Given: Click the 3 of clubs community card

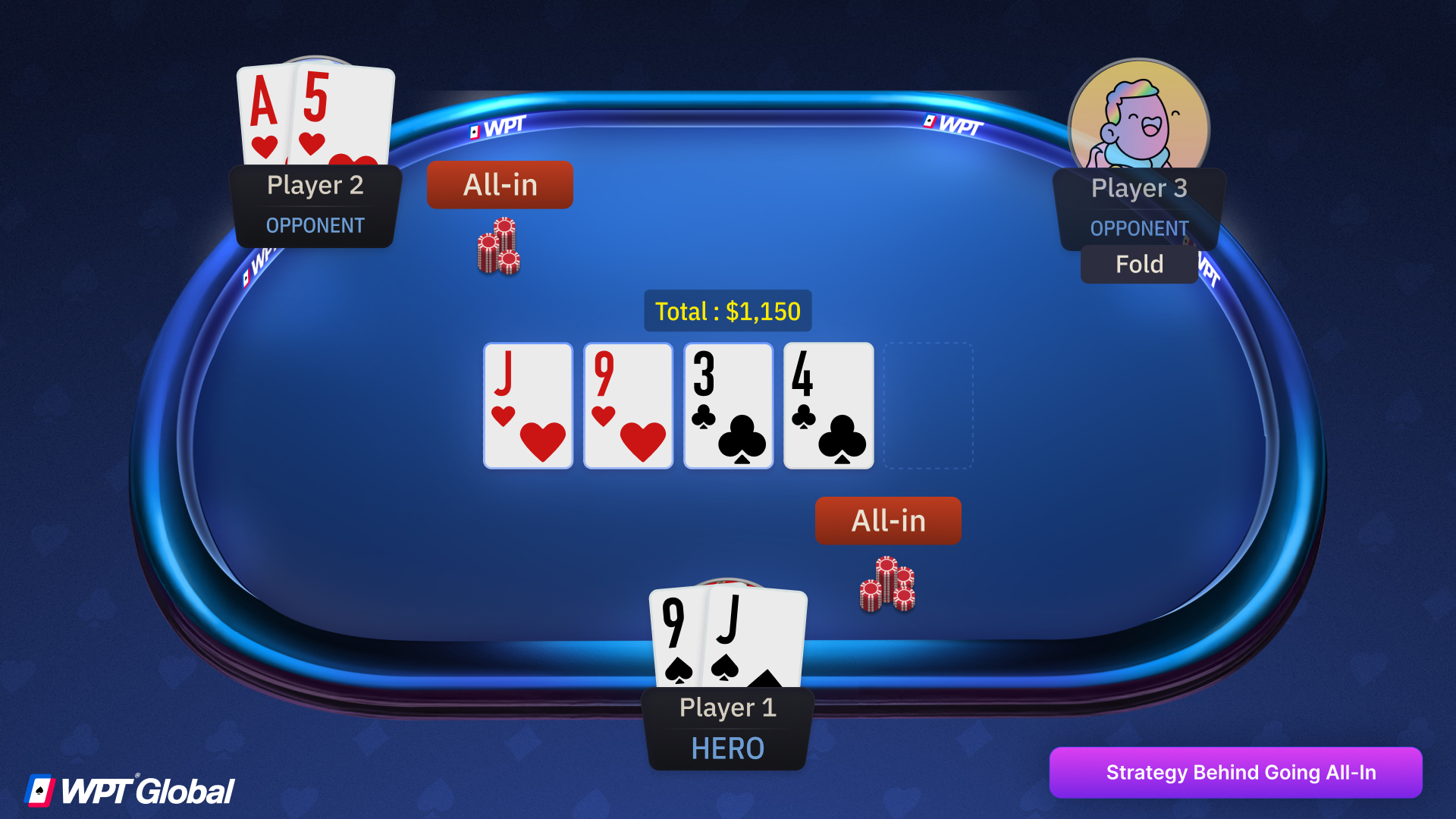Looking at the screenshot, I should (727, 406).
